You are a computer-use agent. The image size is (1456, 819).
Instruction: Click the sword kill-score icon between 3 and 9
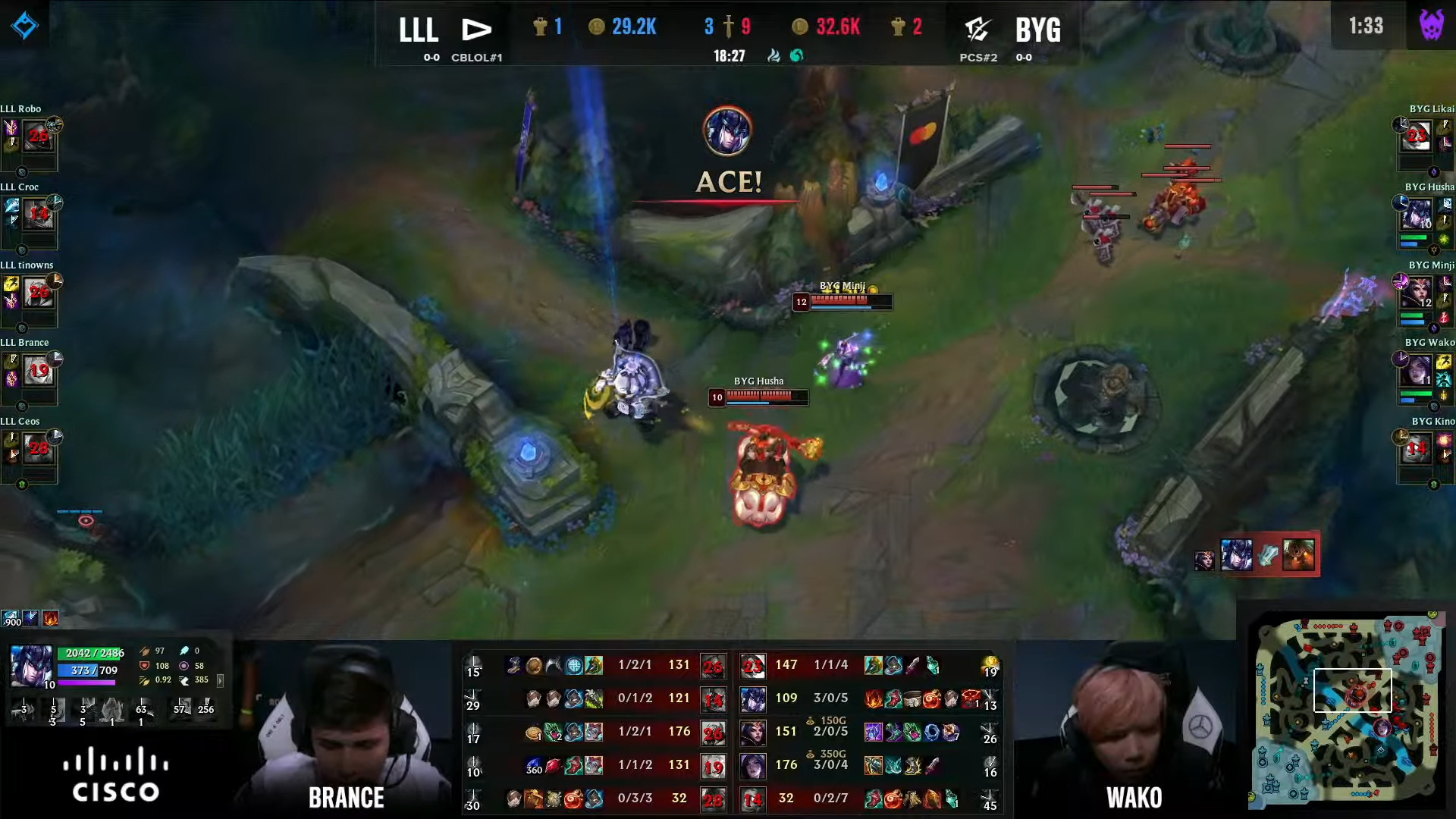coord(728,28)
